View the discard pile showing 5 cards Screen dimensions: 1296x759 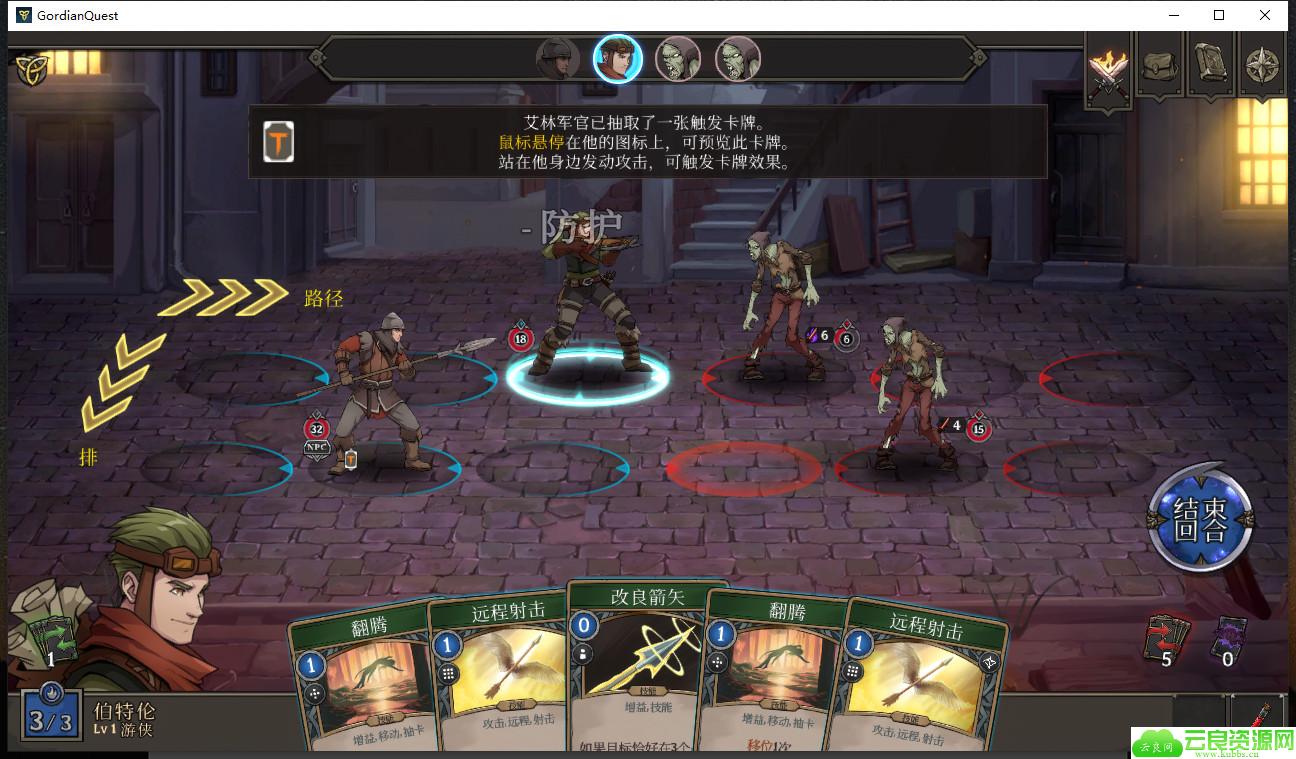coord(1167,638)
